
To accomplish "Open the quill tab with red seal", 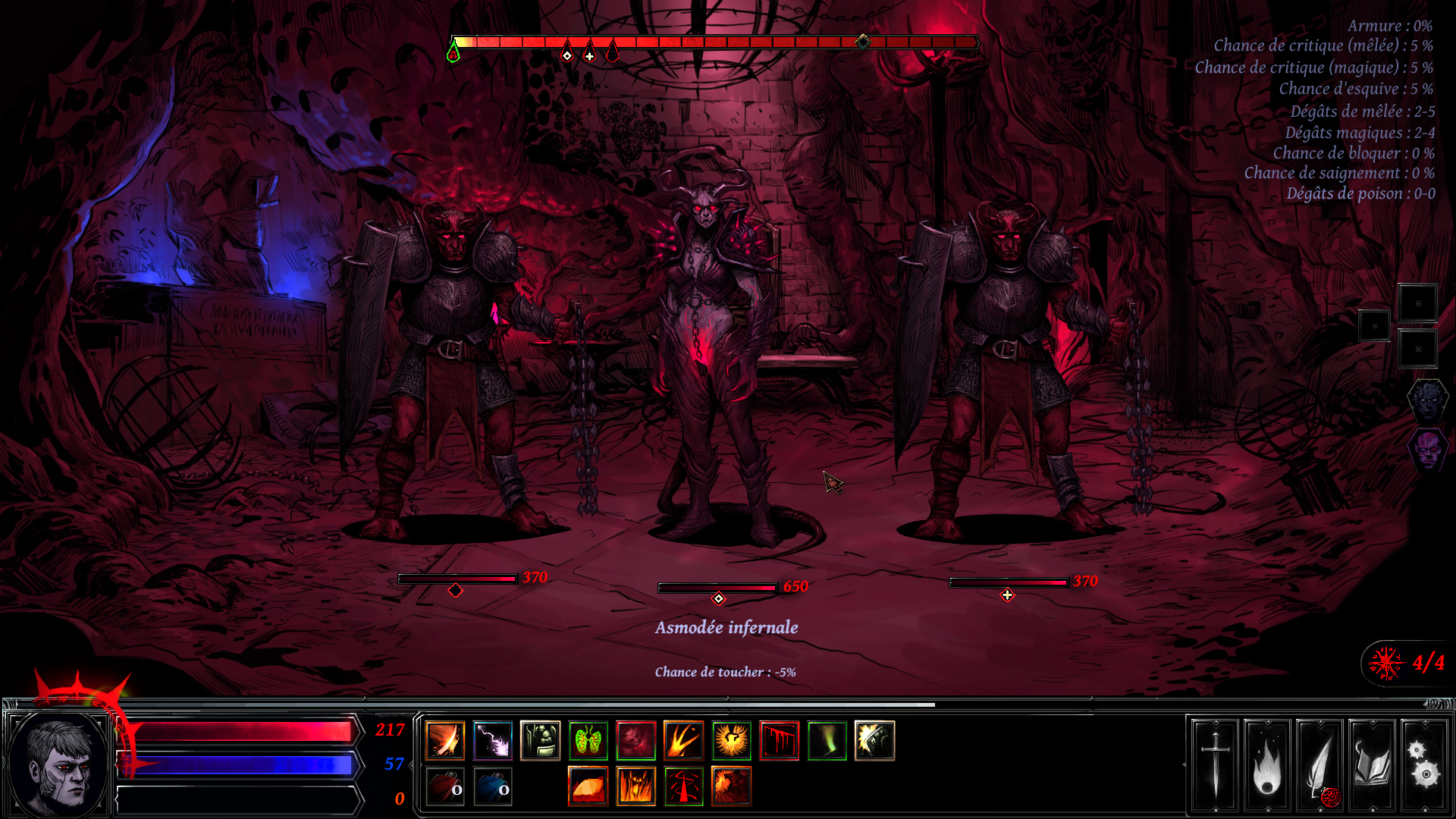I will pos(1319,766).
